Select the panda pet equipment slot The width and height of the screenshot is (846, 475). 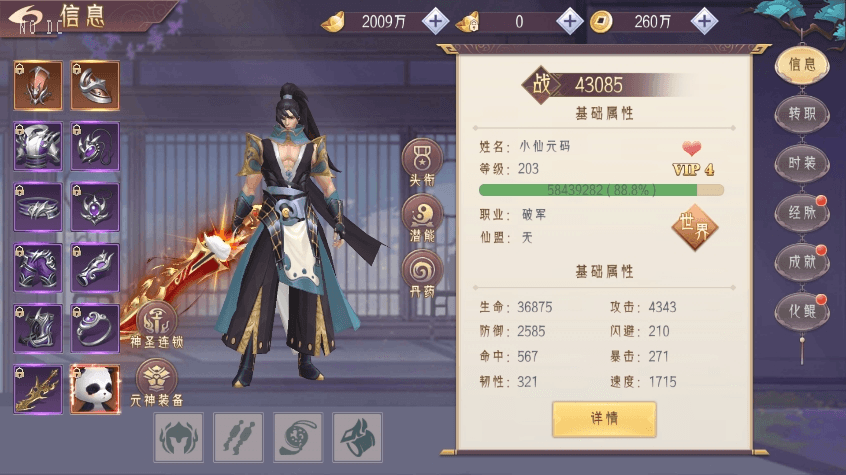(95, 389)
